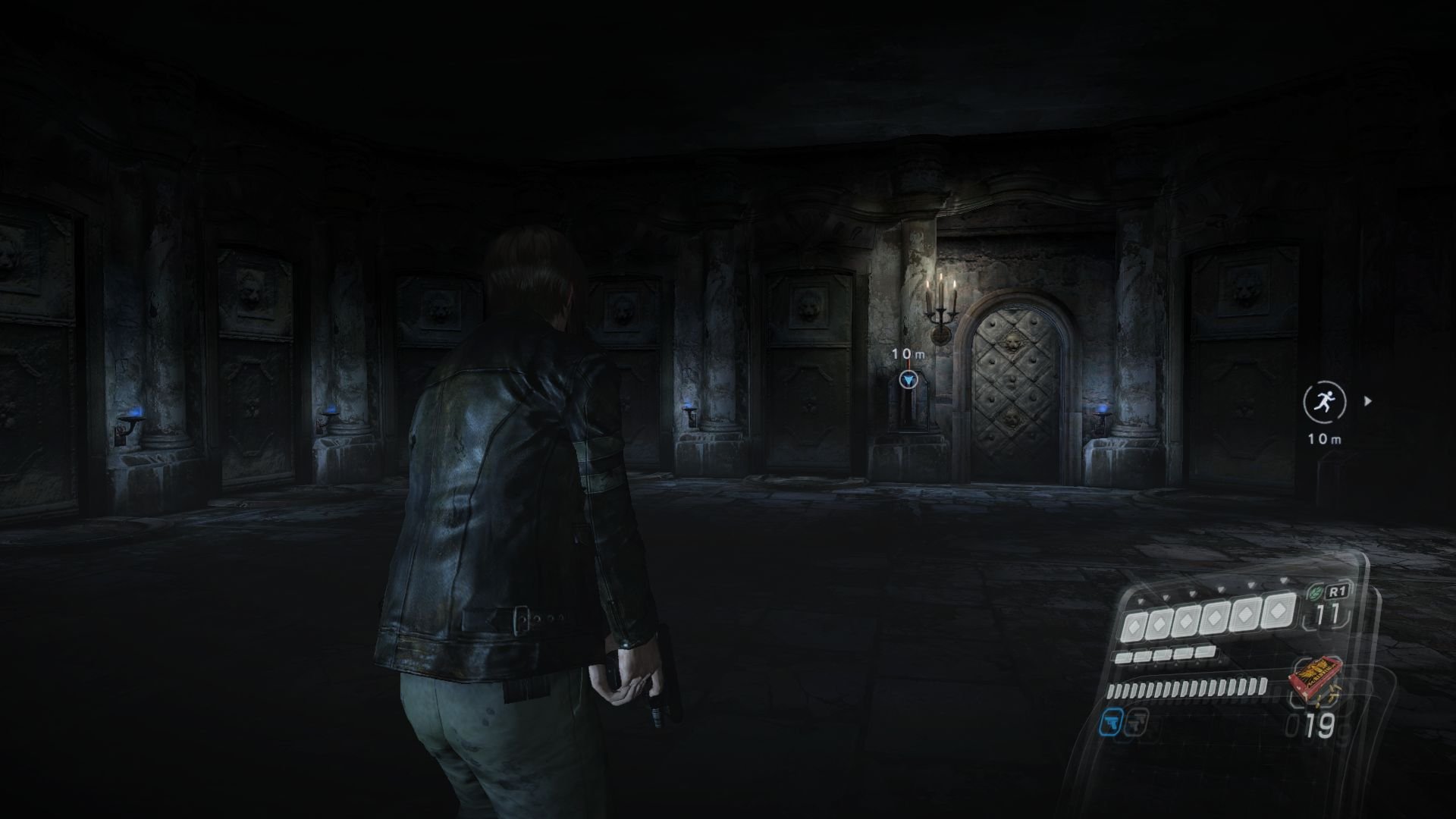Click the green herb tablet icon beside R1
Viewport: 1456px width, 819px height.
point(1317,592)
